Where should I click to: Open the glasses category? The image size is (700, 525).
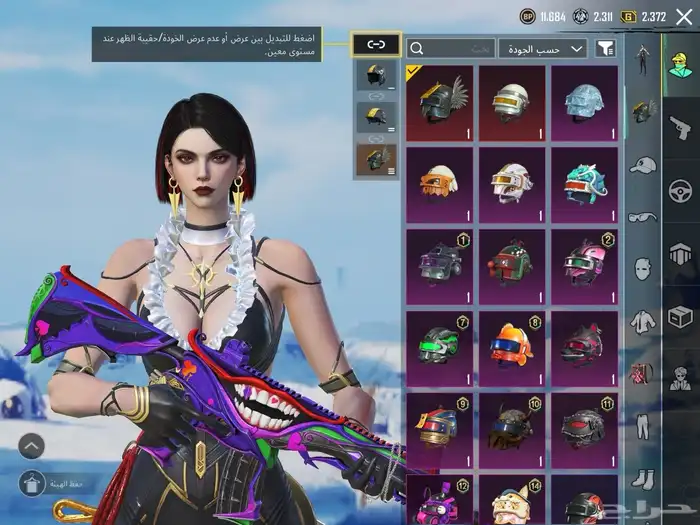coord(643,216)
